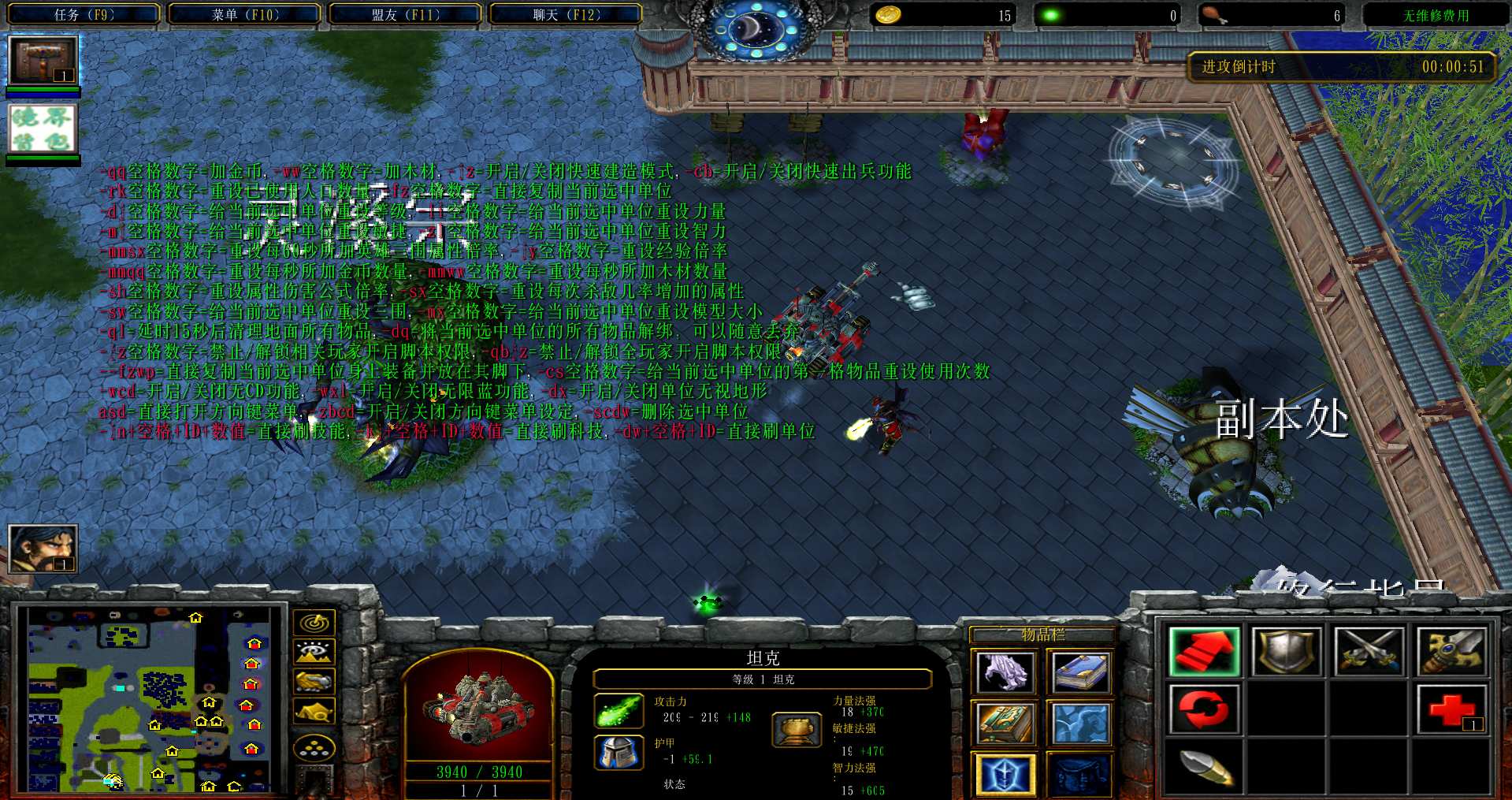The height and width of the screenshot is (800, 1512).
Task: Toggle the minimap signal ping button
Action: (314, 623)
